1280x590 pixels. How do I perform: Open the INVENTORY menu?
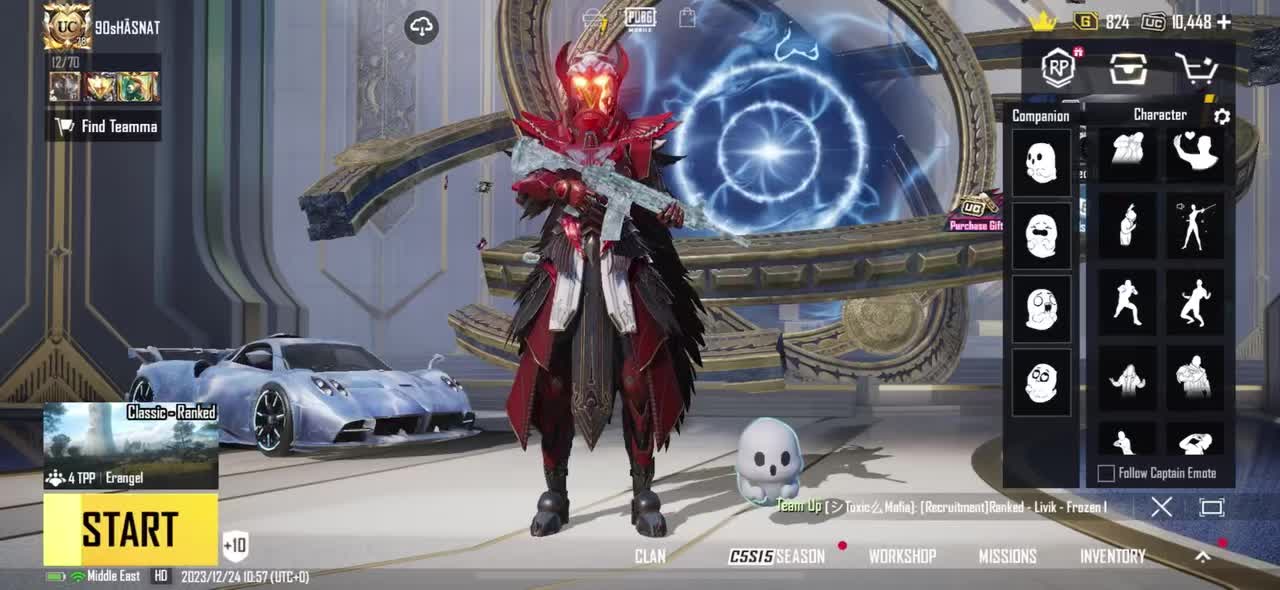[x=1112, y=556]
